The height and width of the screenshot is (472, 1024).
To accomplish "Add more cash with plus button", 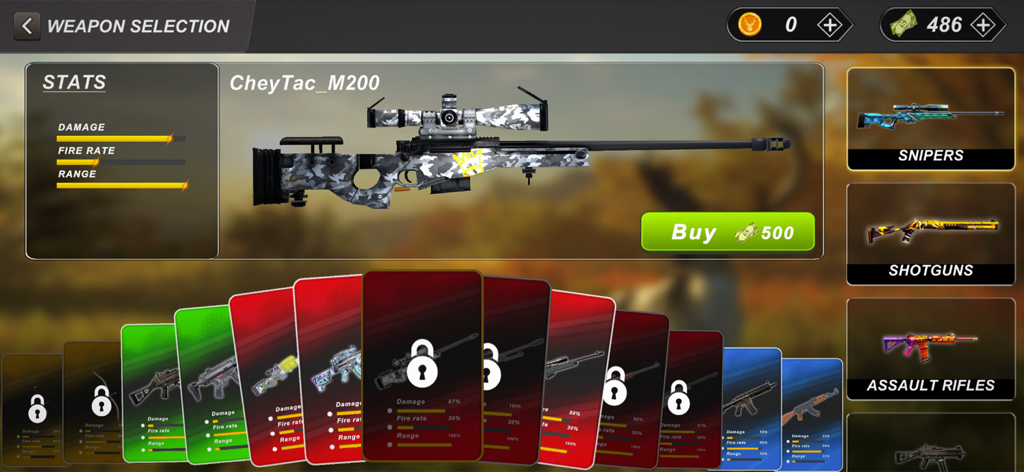I will pos(984,25).
